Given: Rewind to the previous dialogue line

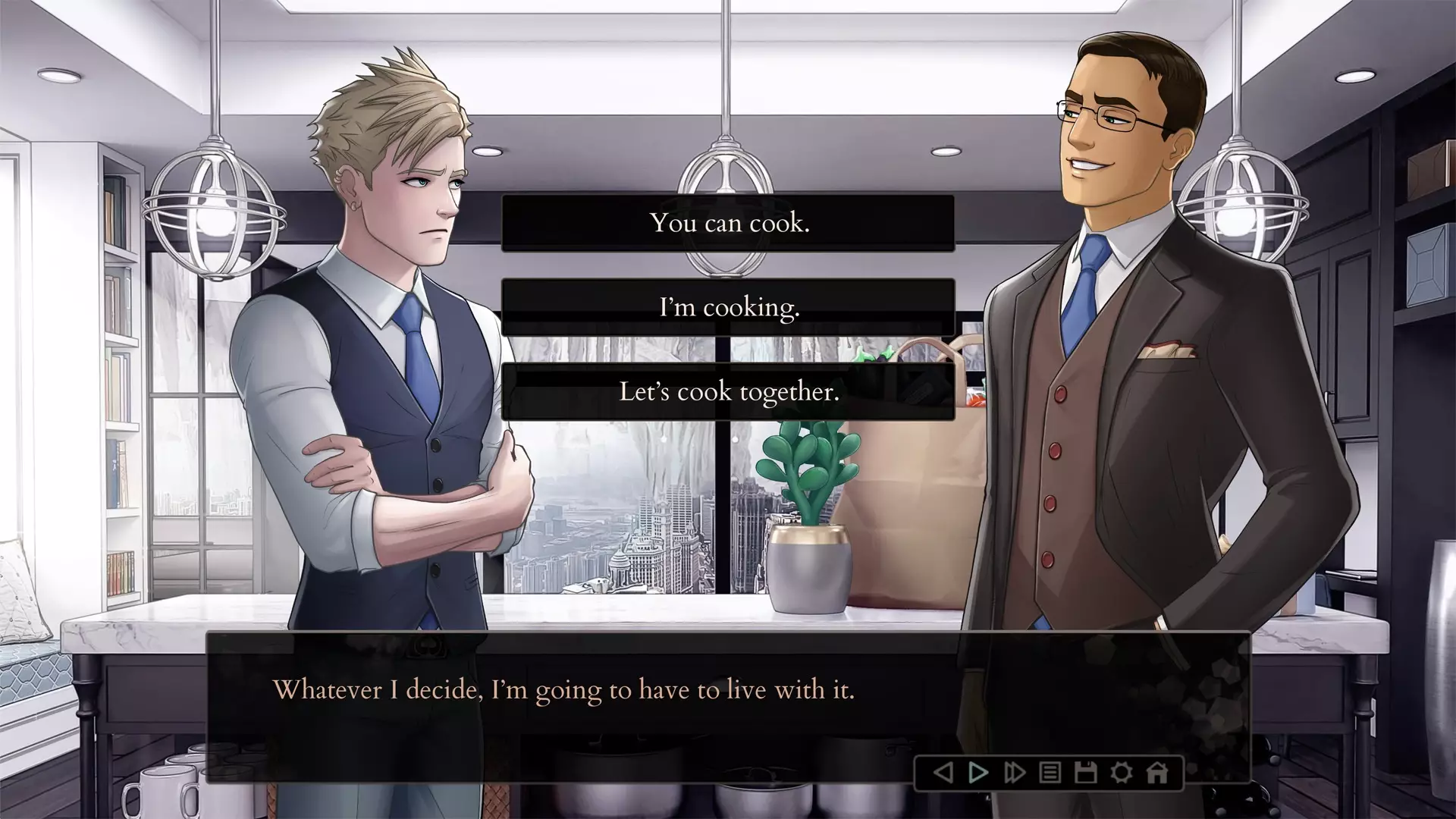Looking at the screenshot, I should 943,773.
